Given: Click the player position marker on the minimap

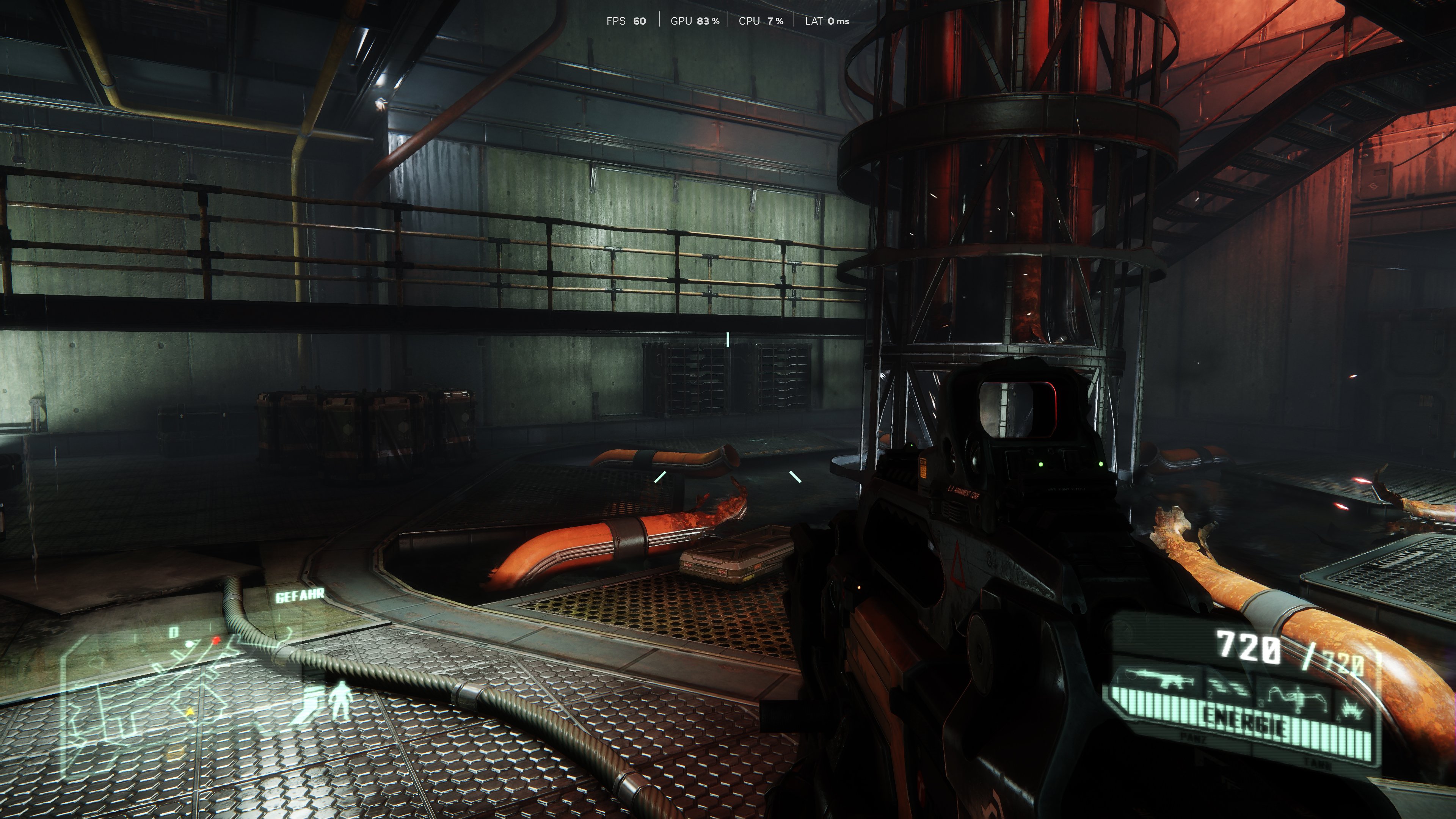Looking at the screenshot, I should pos(188,644).
